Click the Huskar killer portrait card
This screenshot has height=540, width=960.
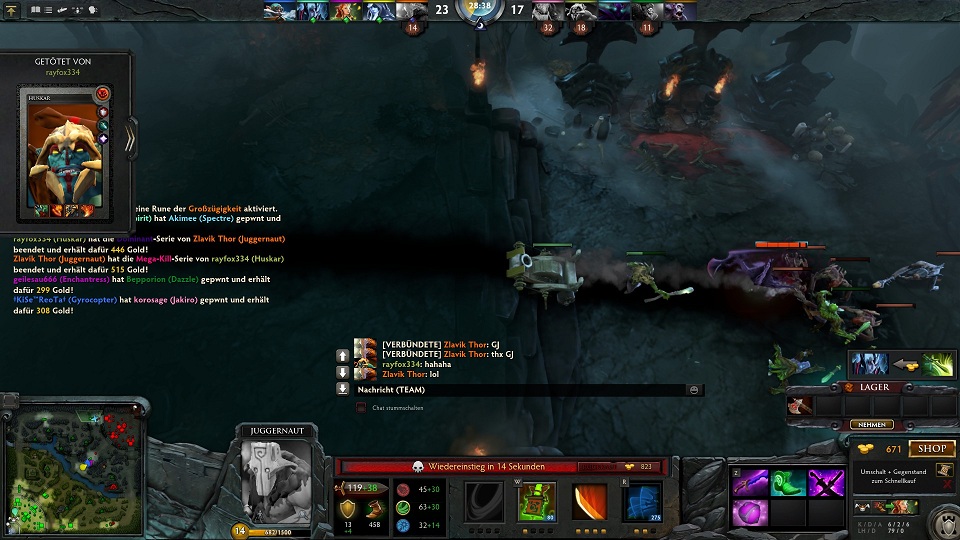pyautogui.click(x=62, y=150)
